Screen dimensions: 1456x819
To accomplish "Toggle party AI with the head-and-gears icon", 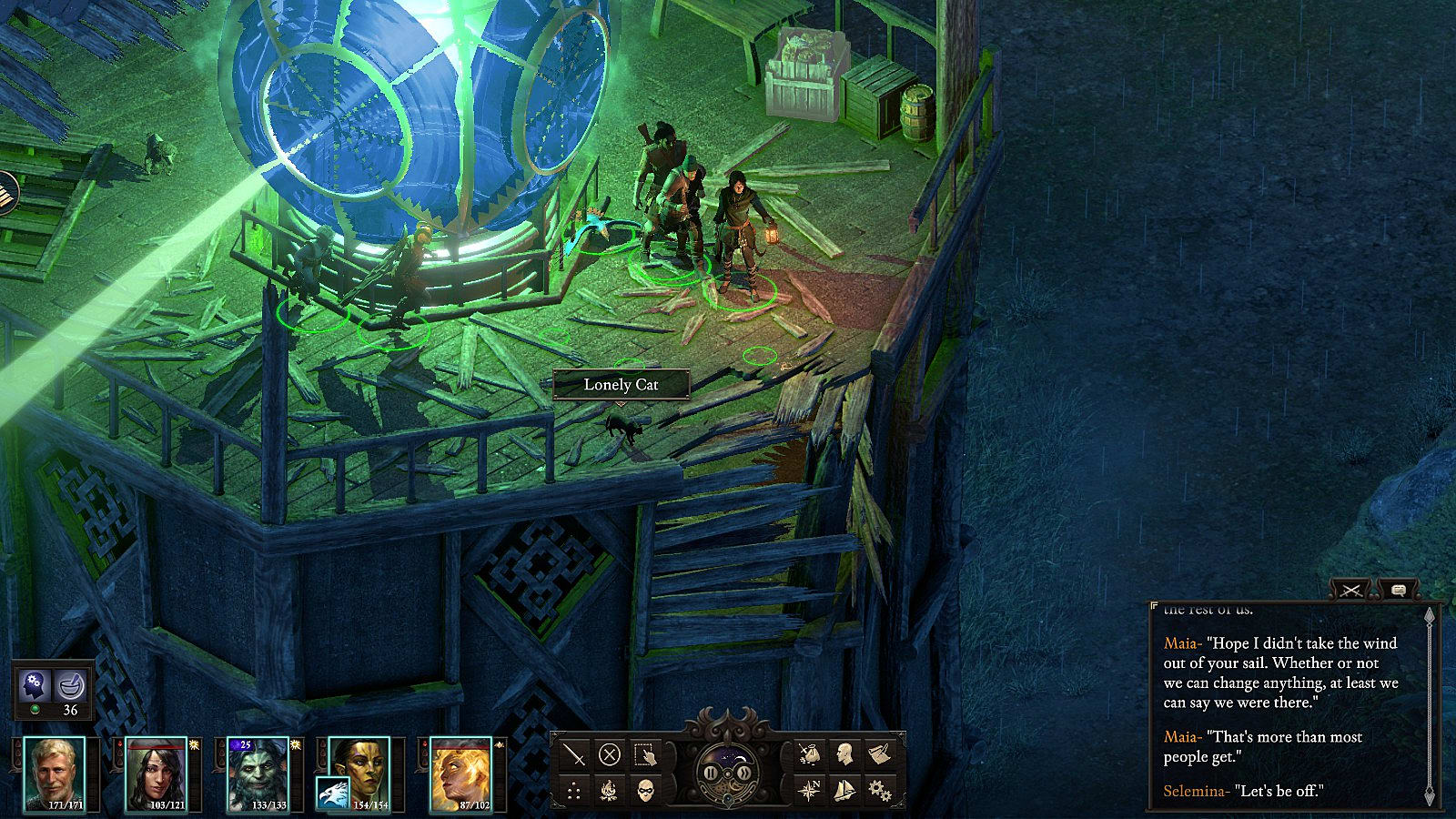I will (35, 682).
